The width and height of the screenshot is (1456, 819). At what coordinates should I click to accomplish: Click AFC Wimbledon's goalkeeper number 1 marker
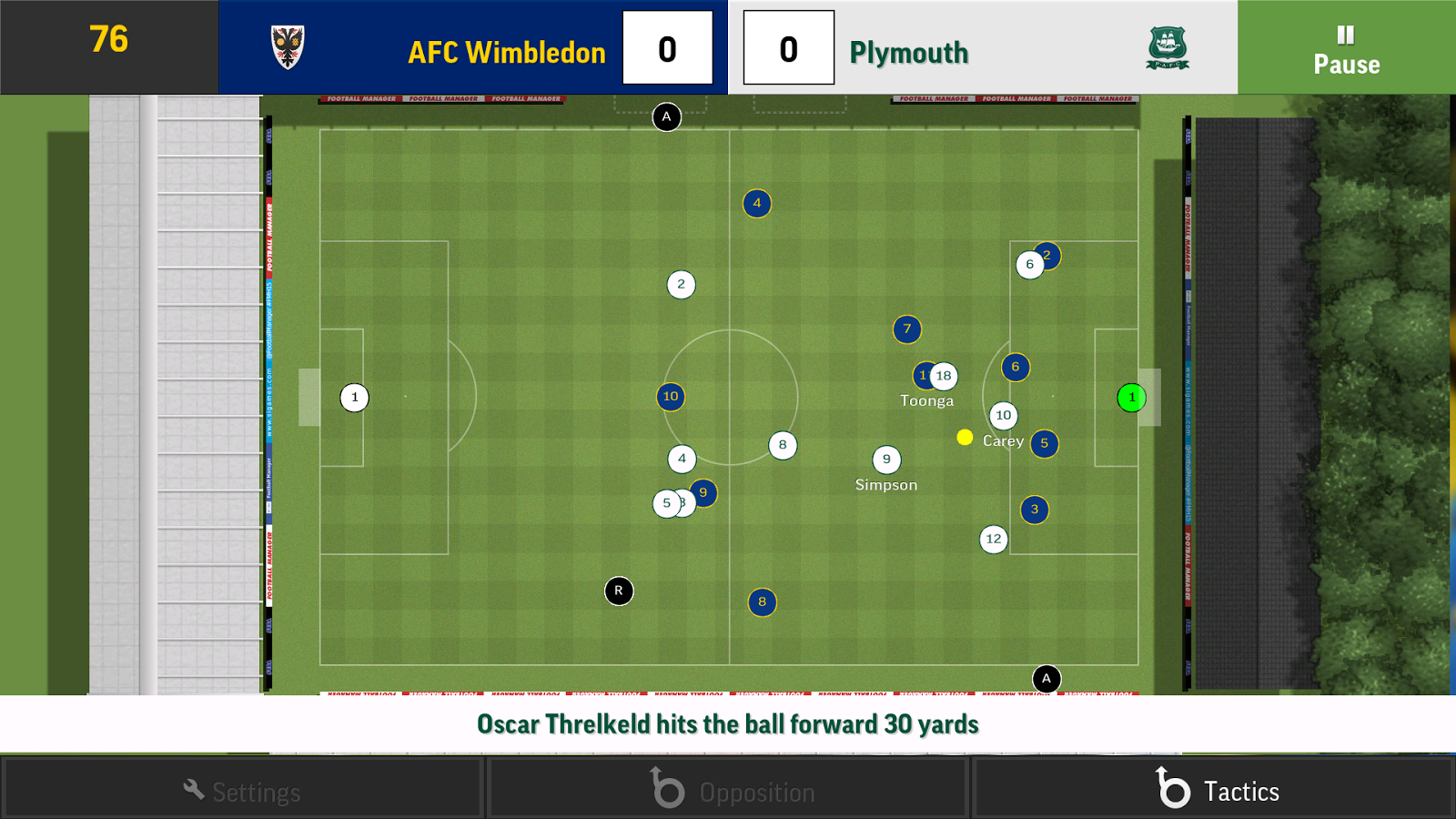[354, 397]
